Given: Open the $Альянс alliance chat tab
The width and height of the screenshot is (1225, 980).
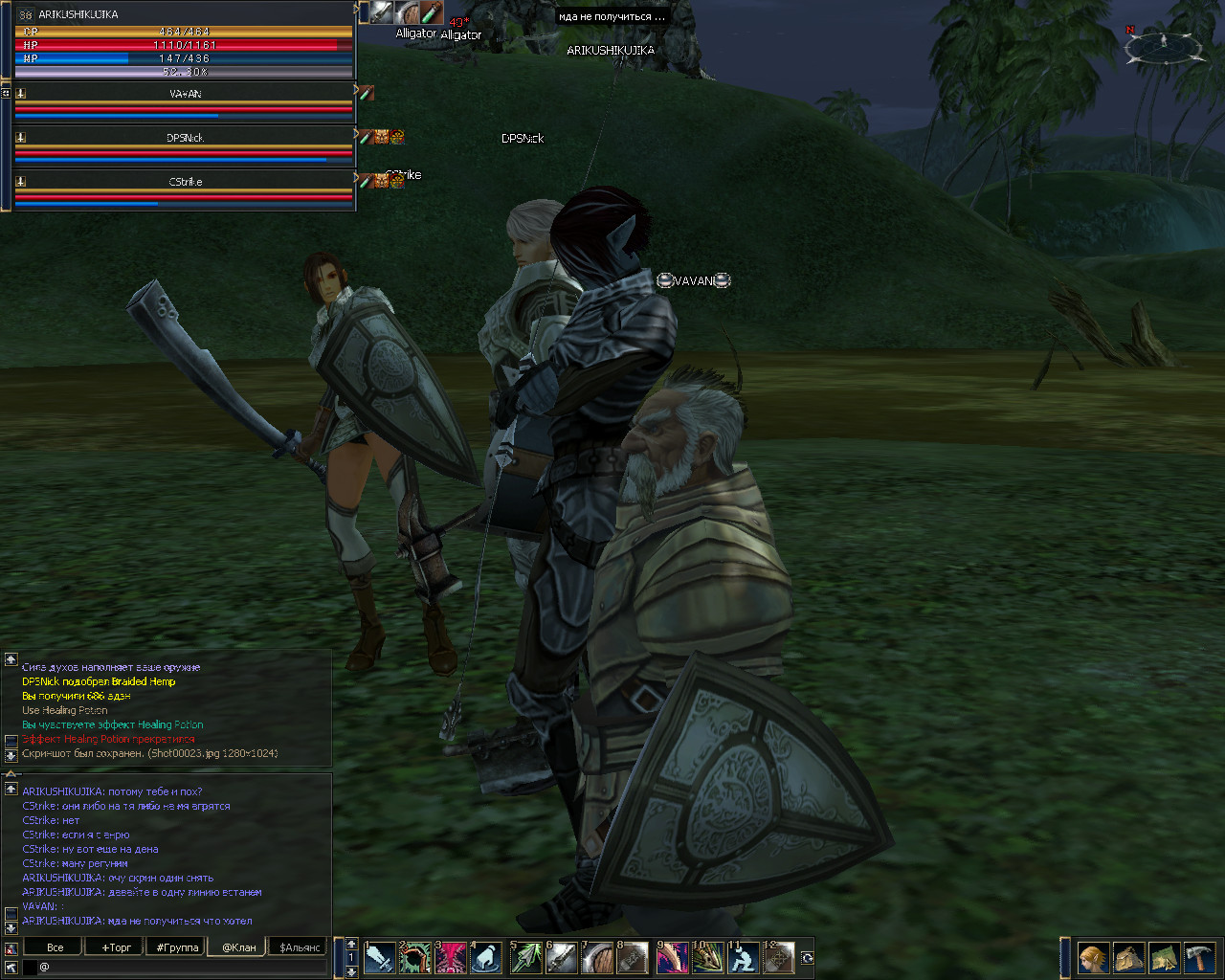Looking at the screenshot, I should [300, 947].
